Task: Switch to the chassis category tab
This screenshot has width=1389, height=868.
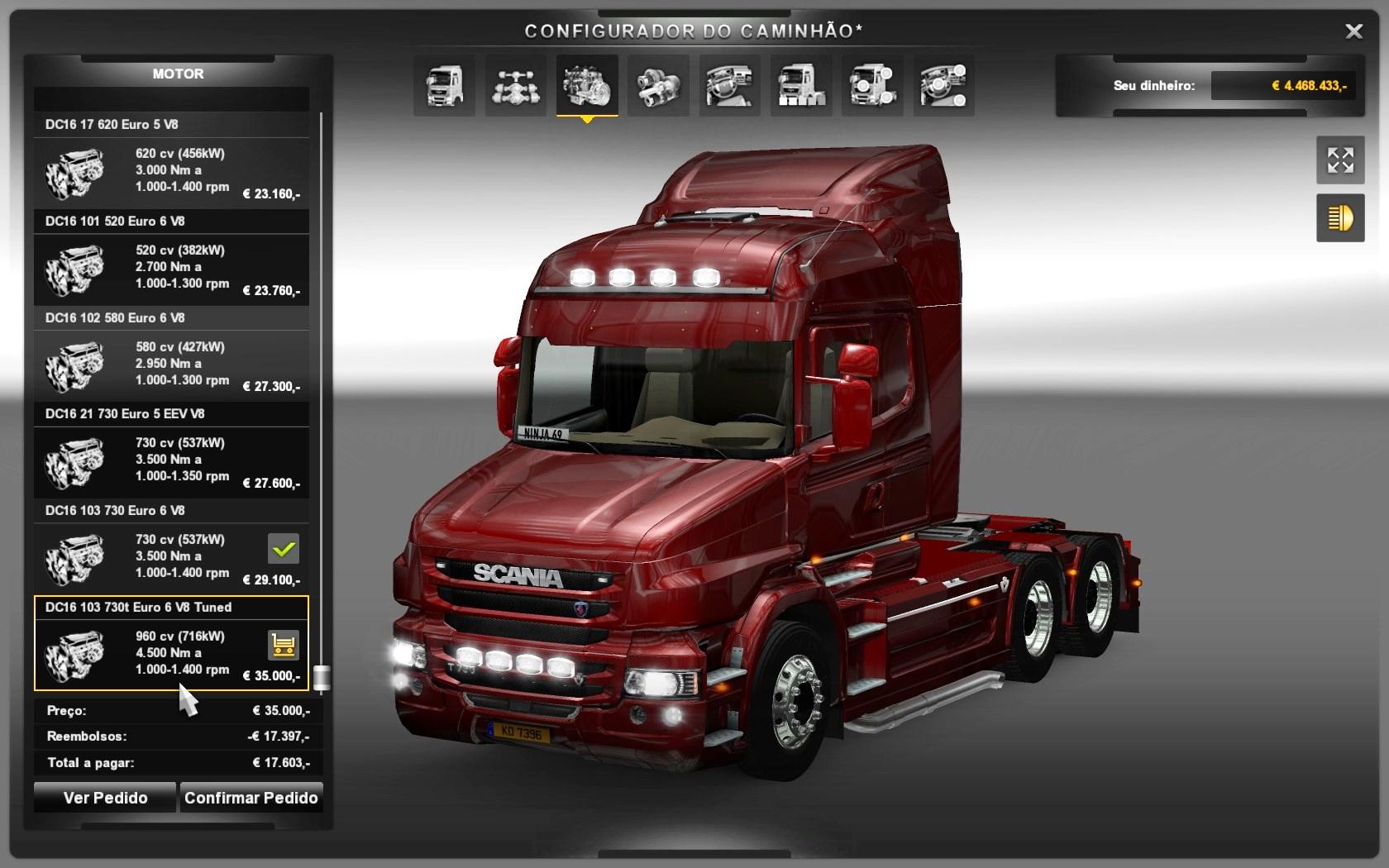Action: point(515,85)
